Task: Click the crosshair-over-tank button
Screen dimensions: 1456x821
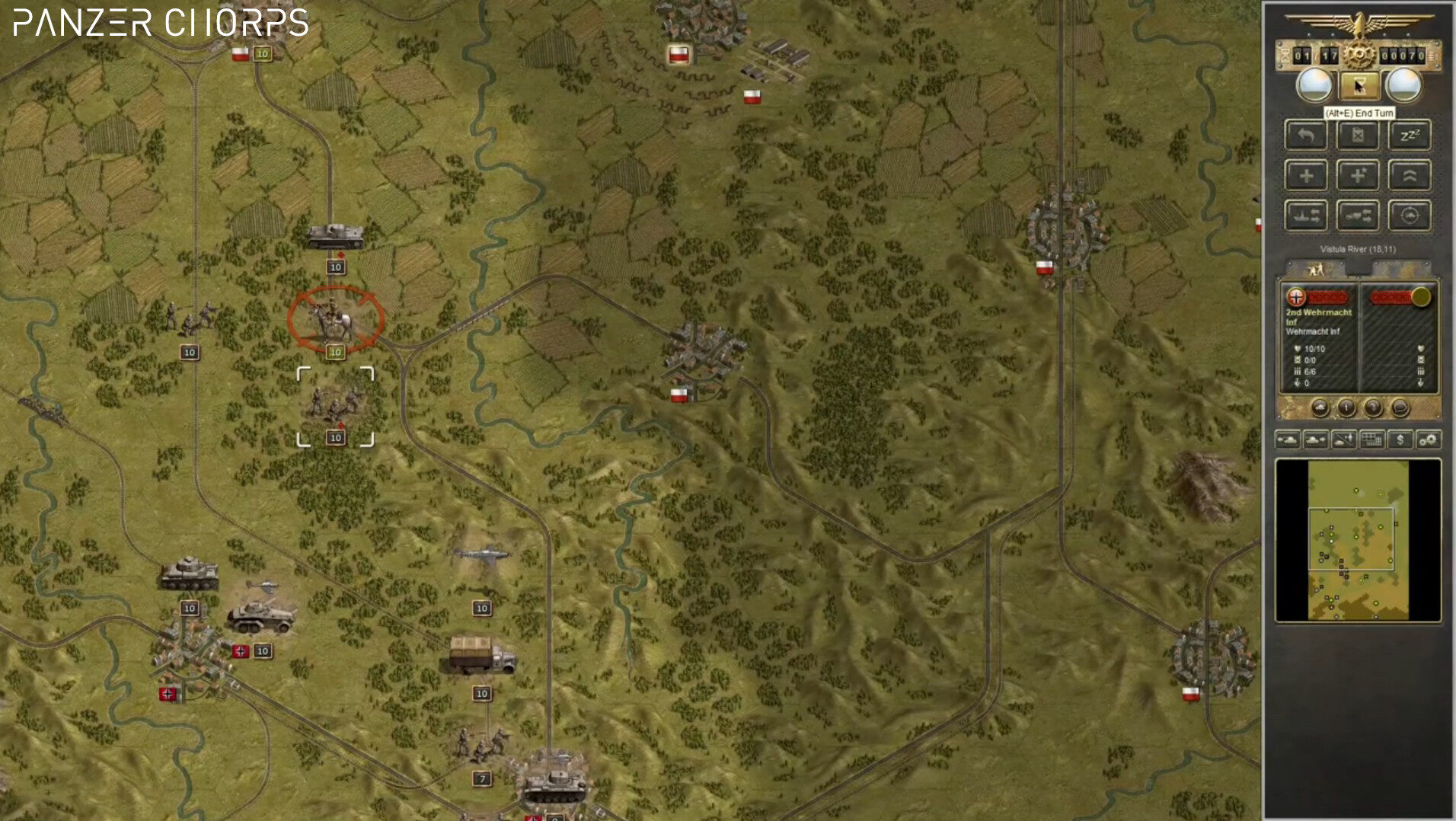Action: click(1409, 216)
